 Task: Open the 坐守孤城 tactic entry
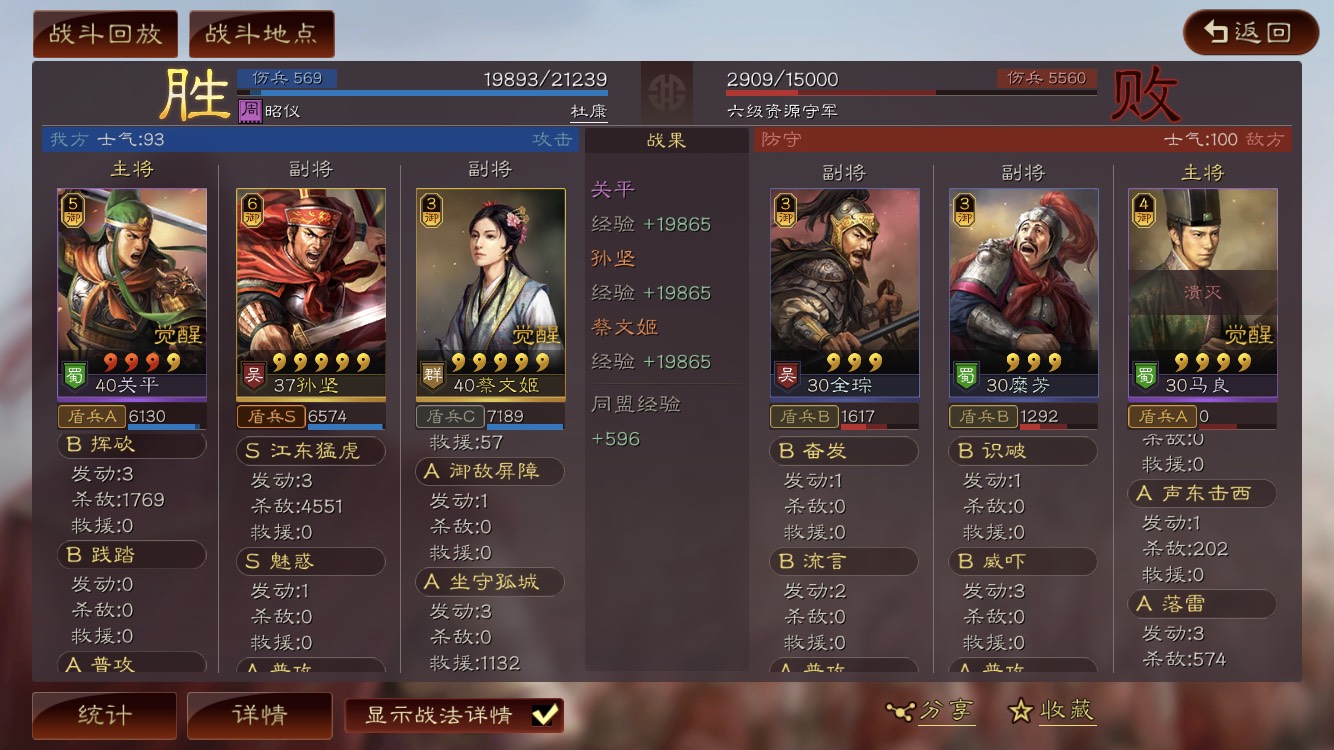tap(490, 582)
